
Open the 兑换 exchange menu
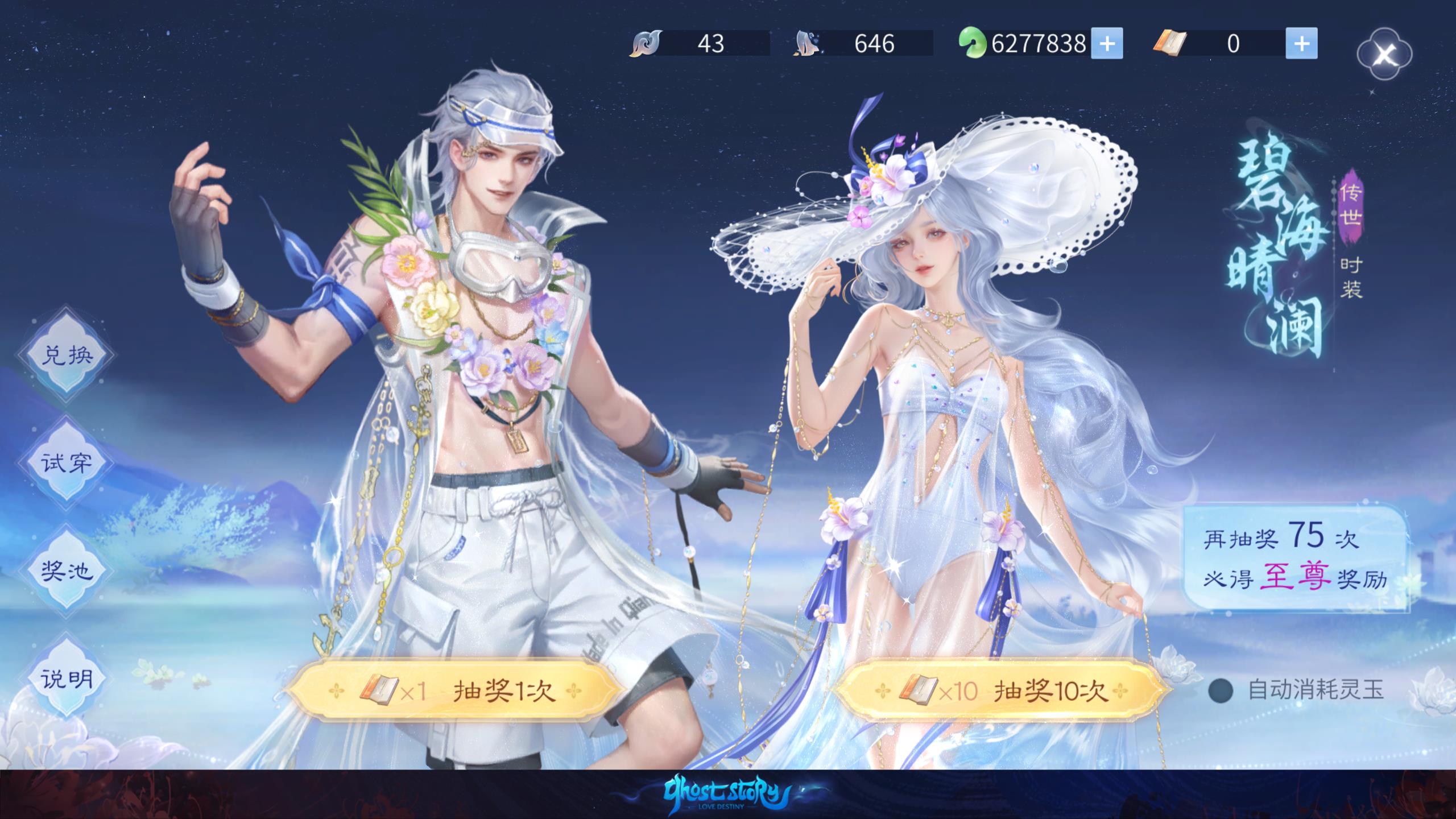tap(66, 355)
